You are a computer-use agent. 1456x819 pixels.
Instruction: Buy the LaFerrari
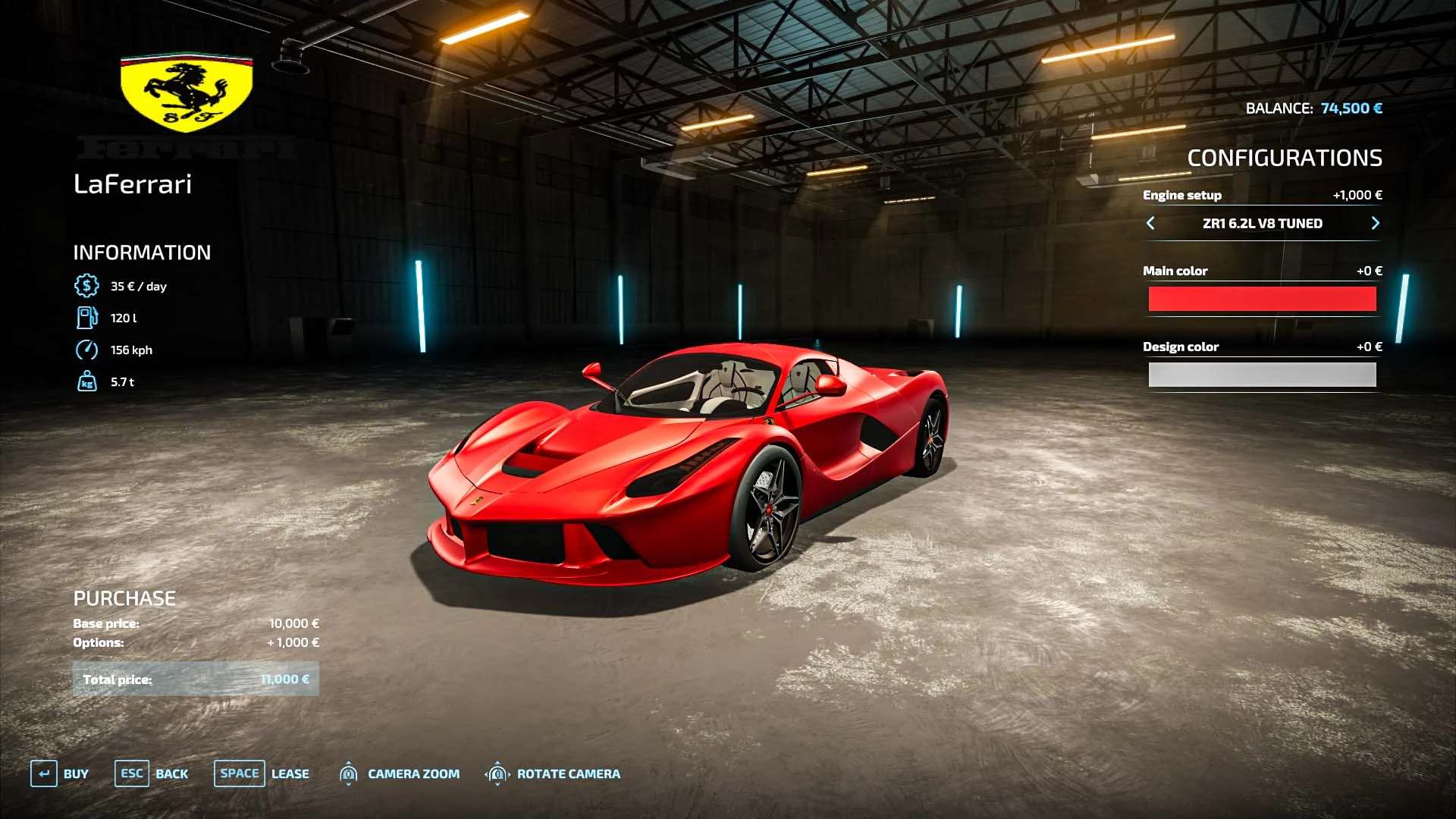click(x=60, y=773)
